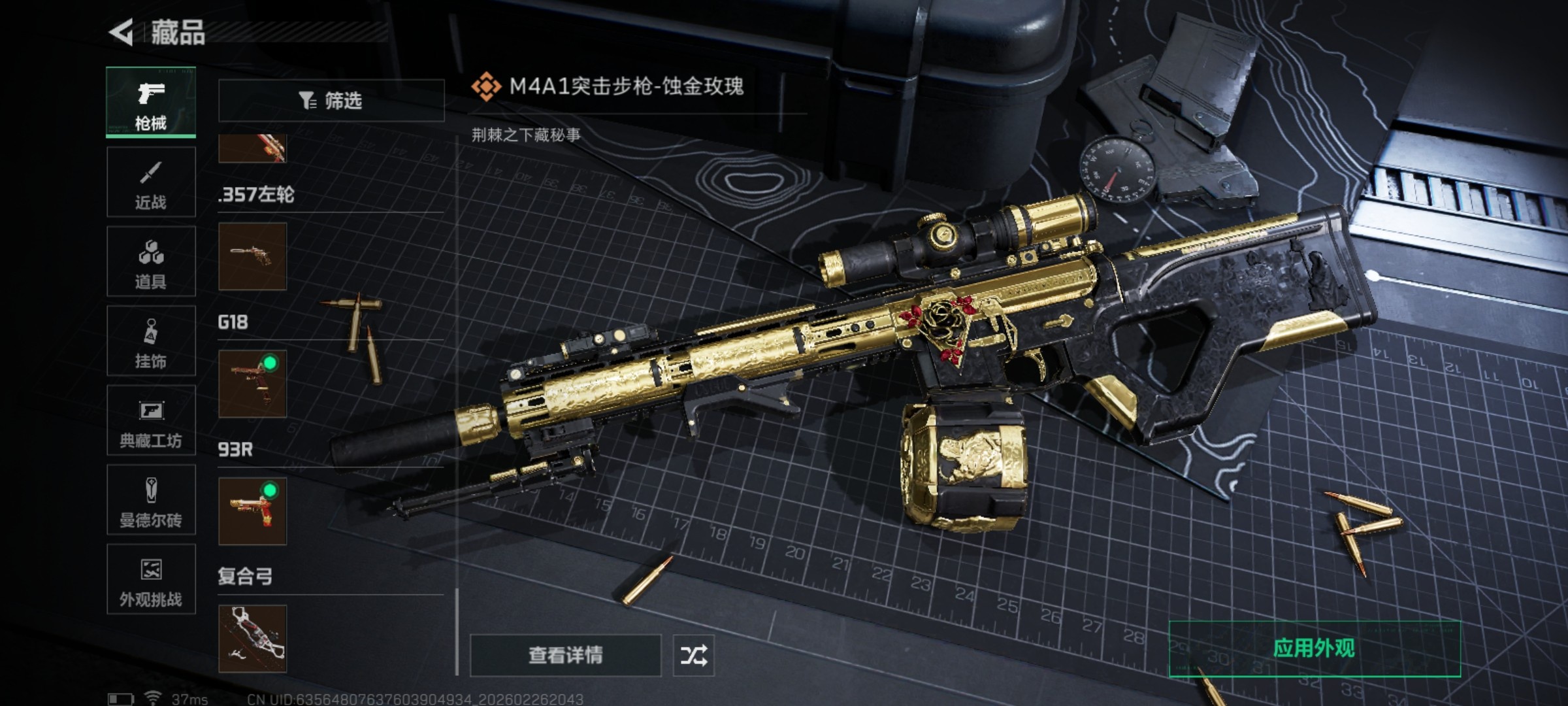Open the 外观挑战 appearance challenge tab
This screenshot has height=706, width=1568.
pos(151,579)
